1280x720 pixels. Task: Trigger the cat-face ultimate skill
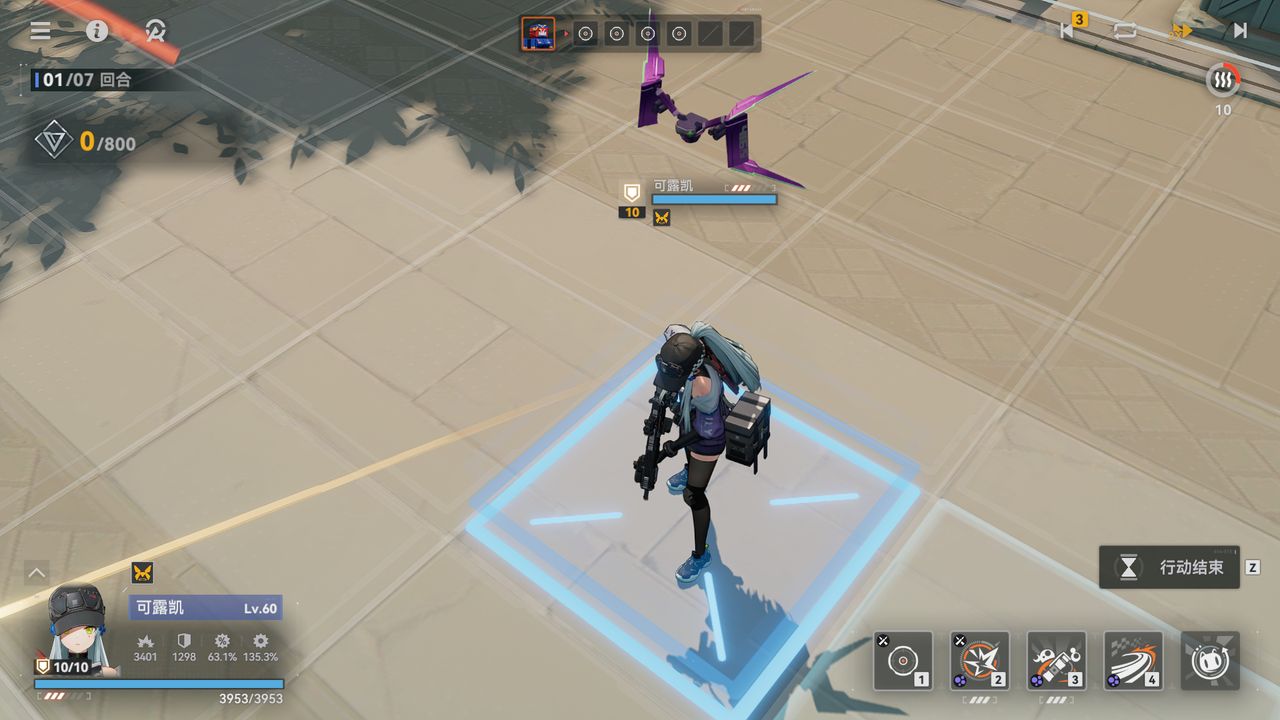(1210, 661)
